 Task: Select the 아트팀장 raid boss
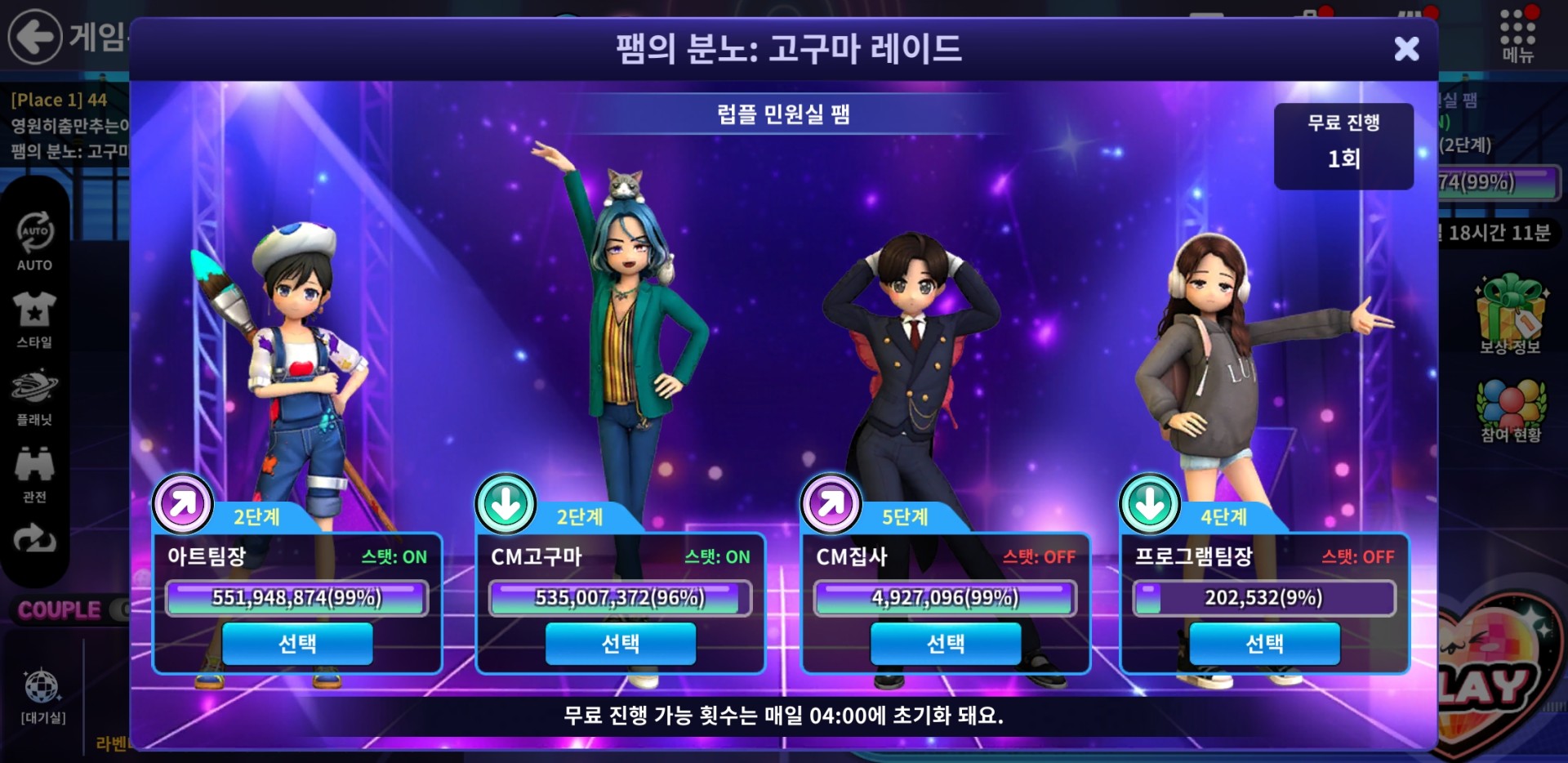coord(297,644)
